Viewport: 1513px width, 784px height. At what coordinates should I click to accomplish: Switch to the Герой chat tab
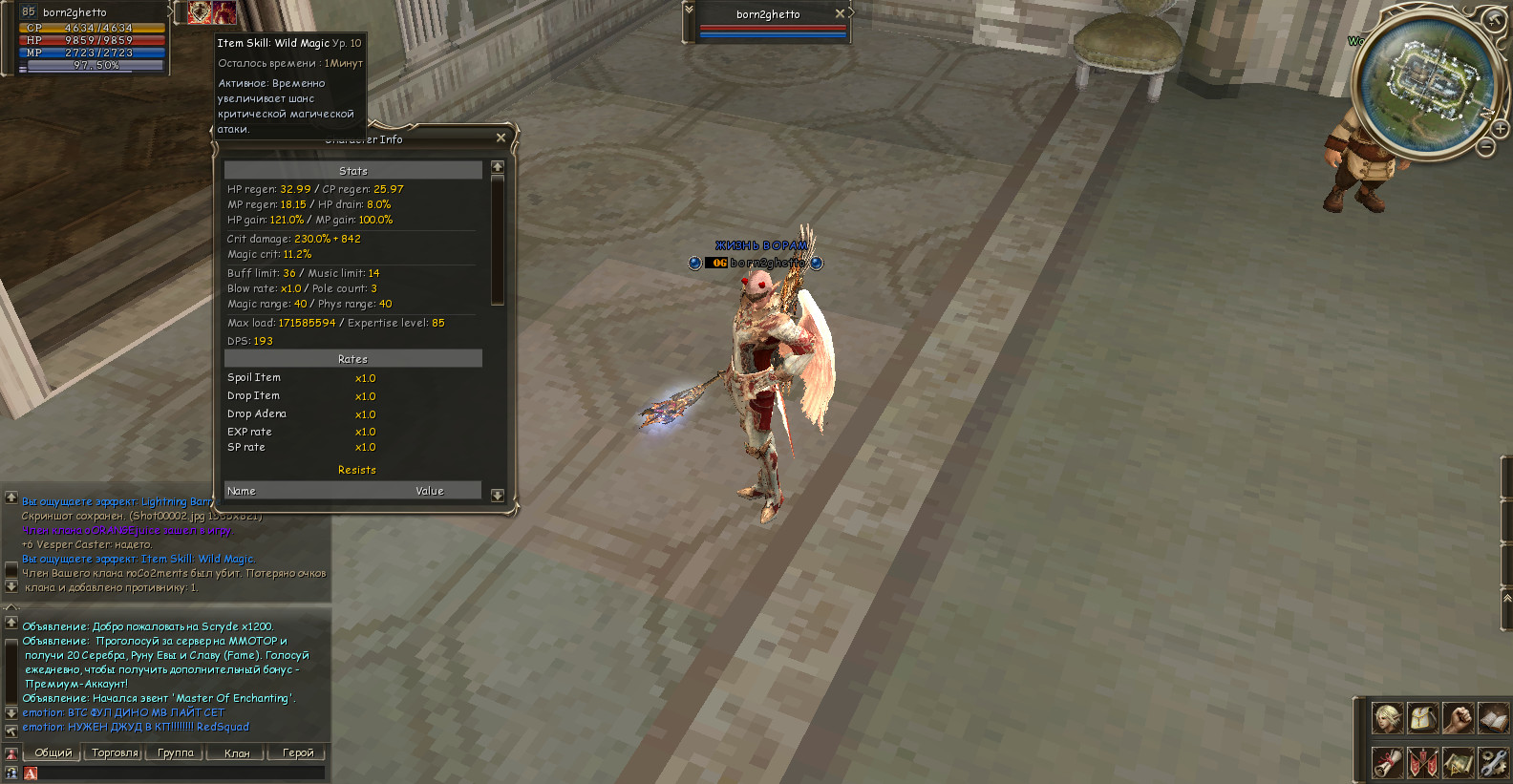click(x=298, y=753)
